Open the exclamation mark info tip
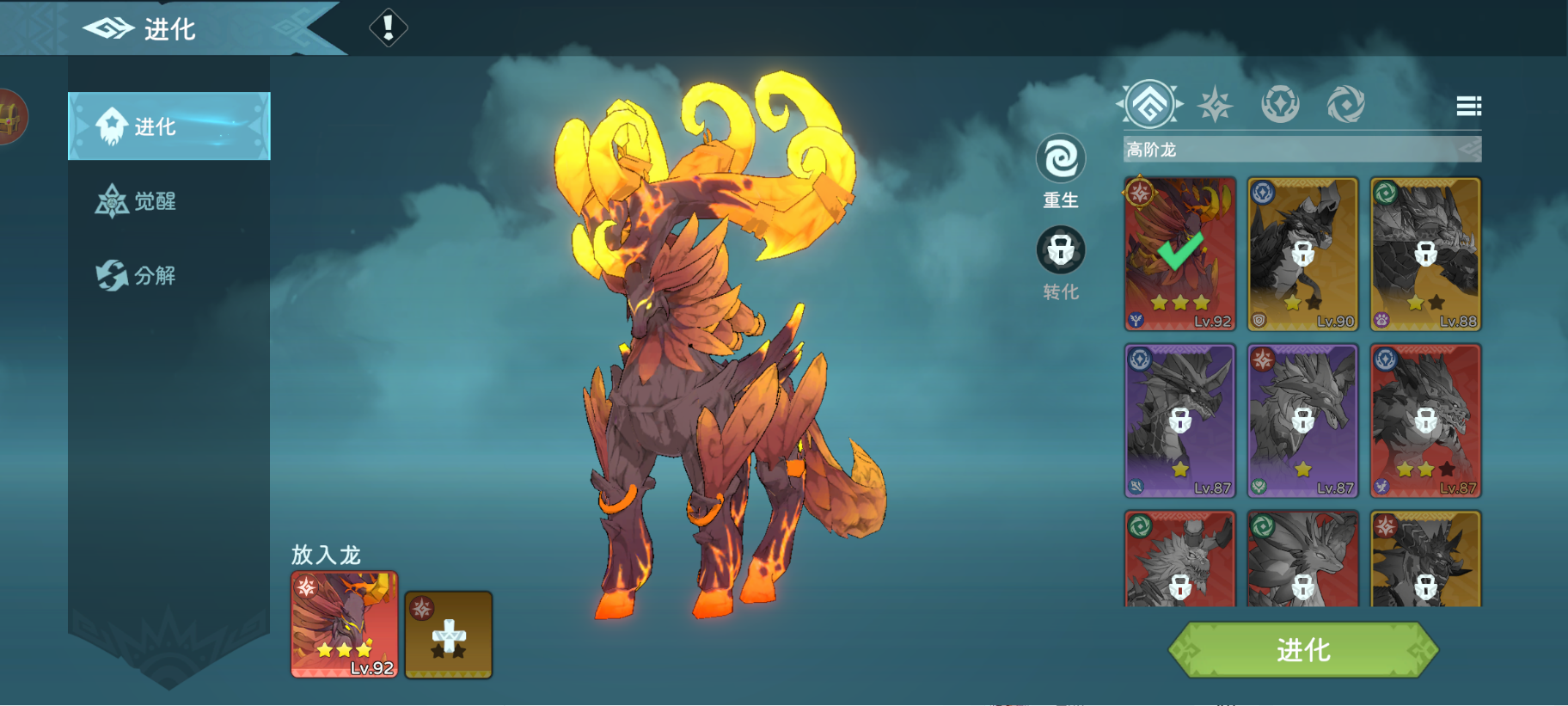The image size is (1568, 706). click(x=388, y=28)
